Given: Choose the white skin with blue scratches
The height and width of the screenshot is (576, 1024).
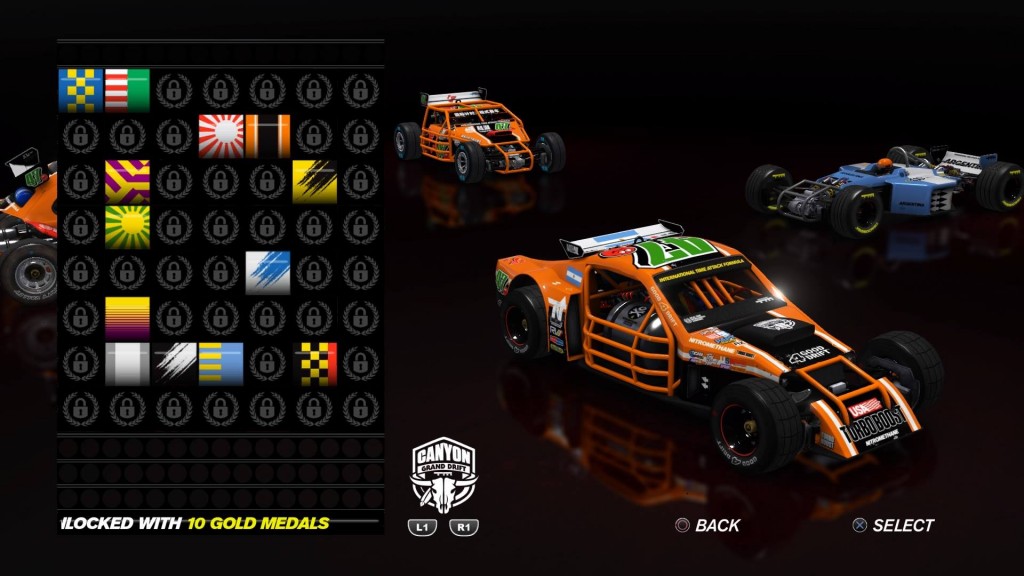Looking at the screenshot, I should tap(268, 273).
